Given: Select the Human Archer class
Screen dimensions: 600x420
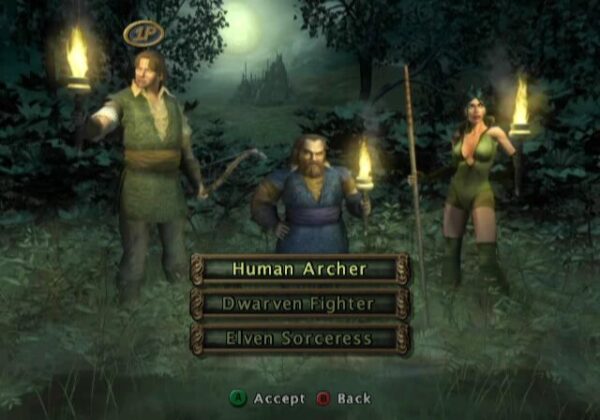Looking at the screenshot, I should click(x=300, y=268).
